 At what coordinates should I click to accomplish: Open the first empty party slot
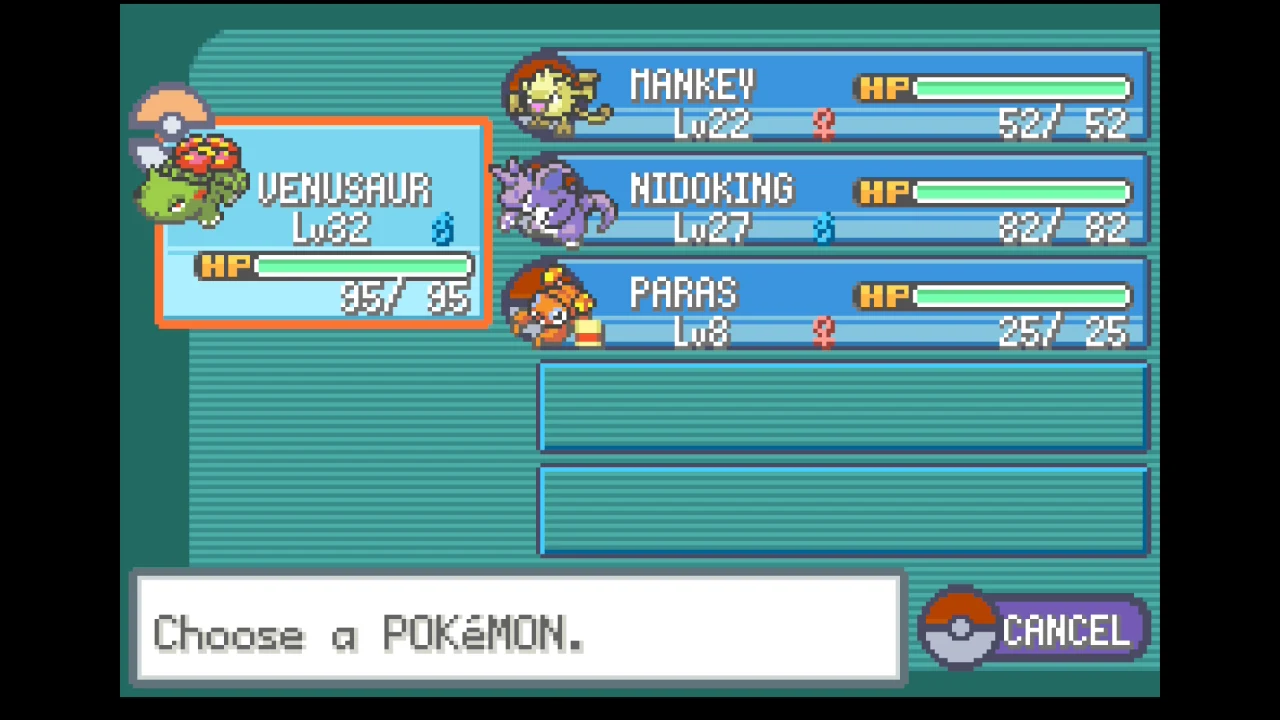(x=843, y=407)
